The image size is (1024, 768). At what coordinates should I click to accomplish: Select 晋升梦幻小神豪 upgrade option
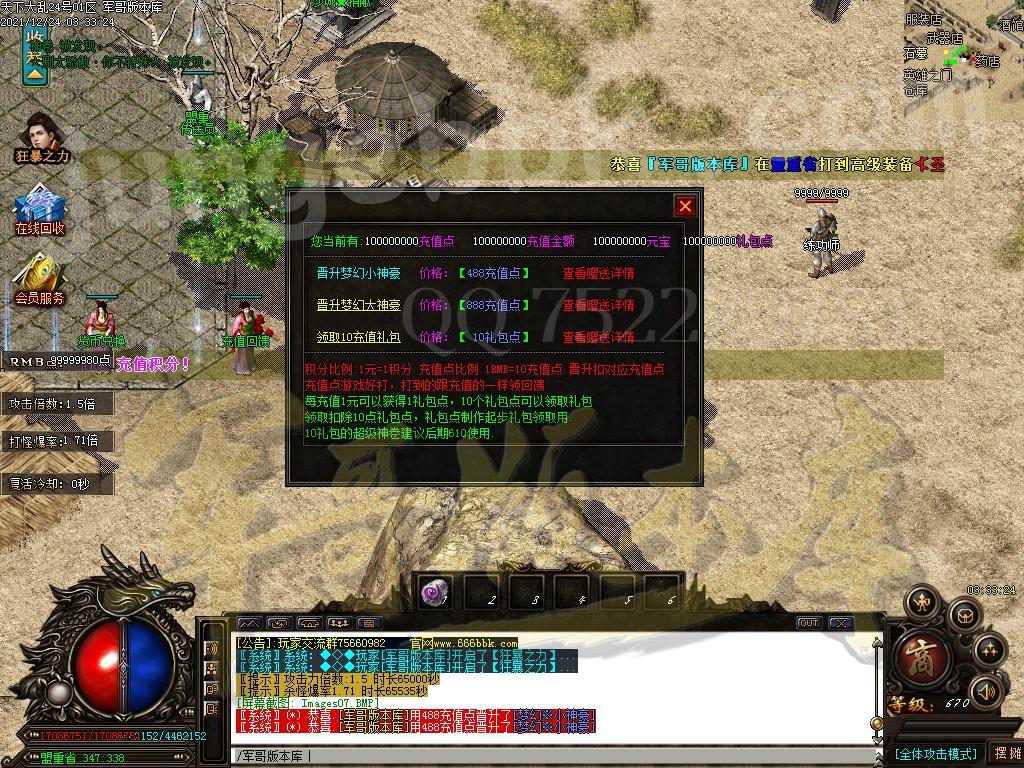[x=358, y=273]
